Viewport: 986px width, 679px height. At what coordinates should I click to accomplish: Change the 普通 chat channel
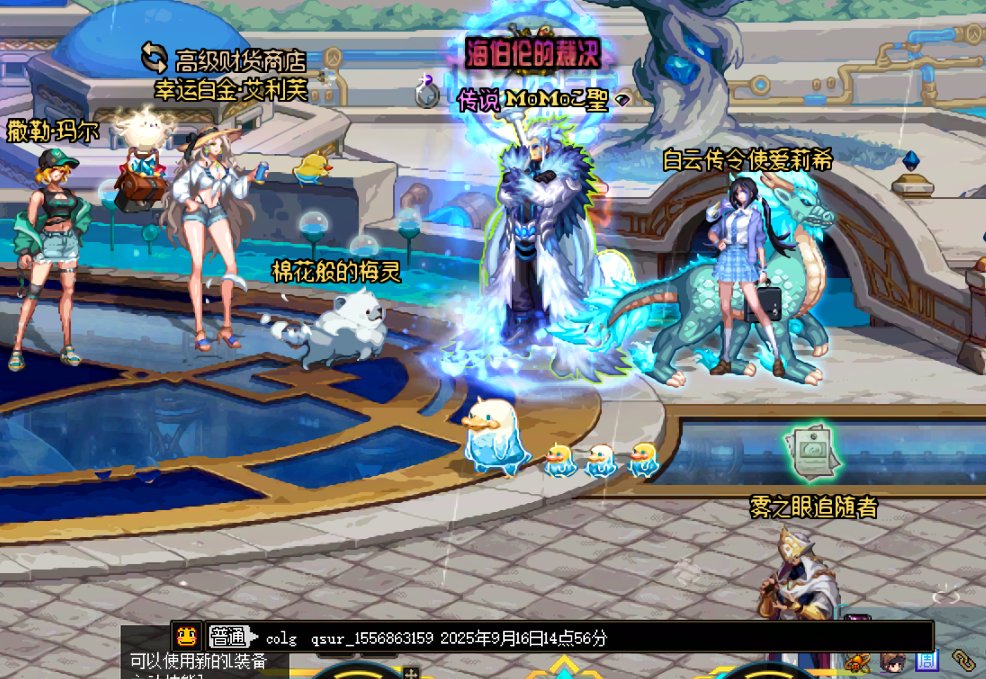click(229, 637)
